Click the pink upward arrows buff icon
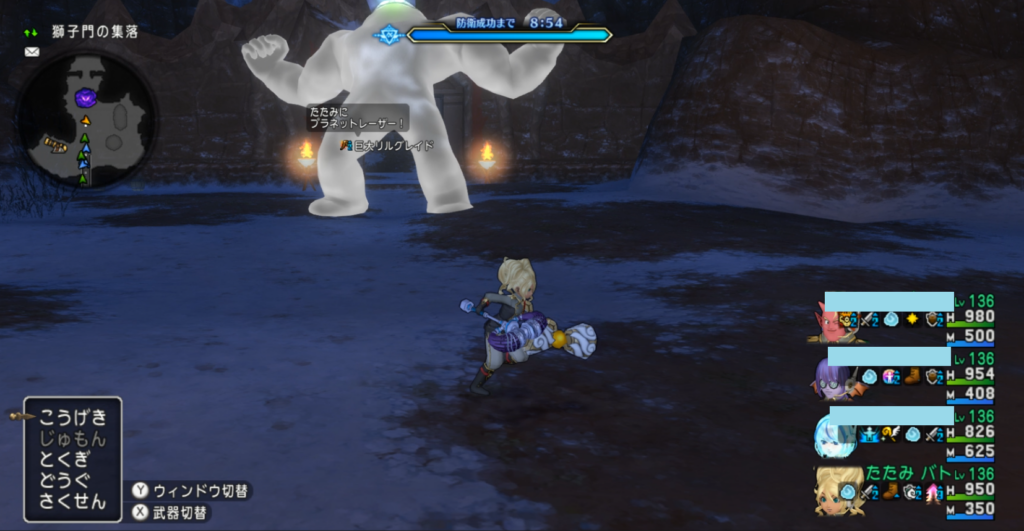1024x531 pixels. pyautogui.click(x=933, y=491)
